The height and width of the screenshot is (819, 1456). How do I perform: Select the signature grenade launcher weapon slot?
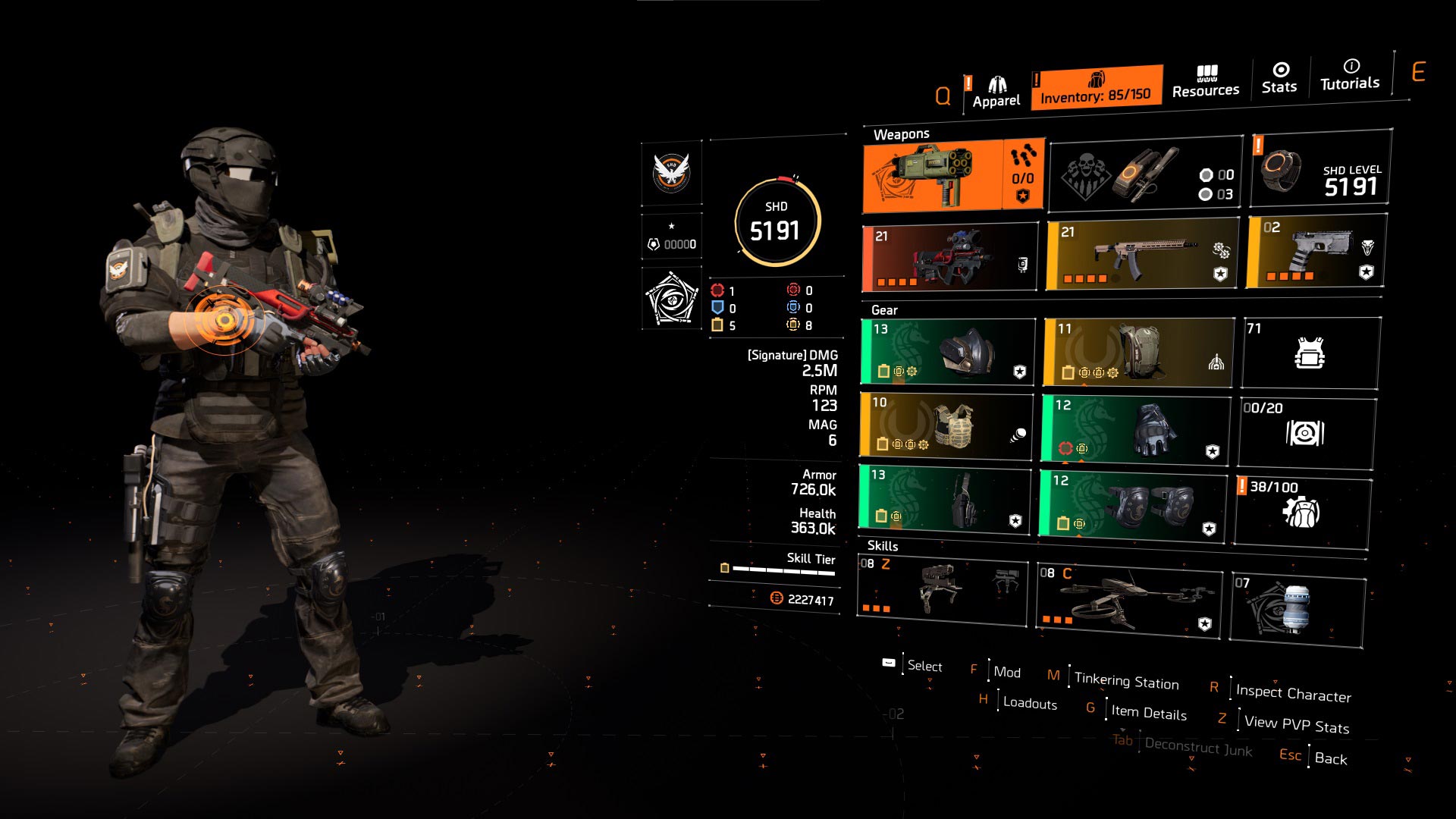[x=953, y=177]
